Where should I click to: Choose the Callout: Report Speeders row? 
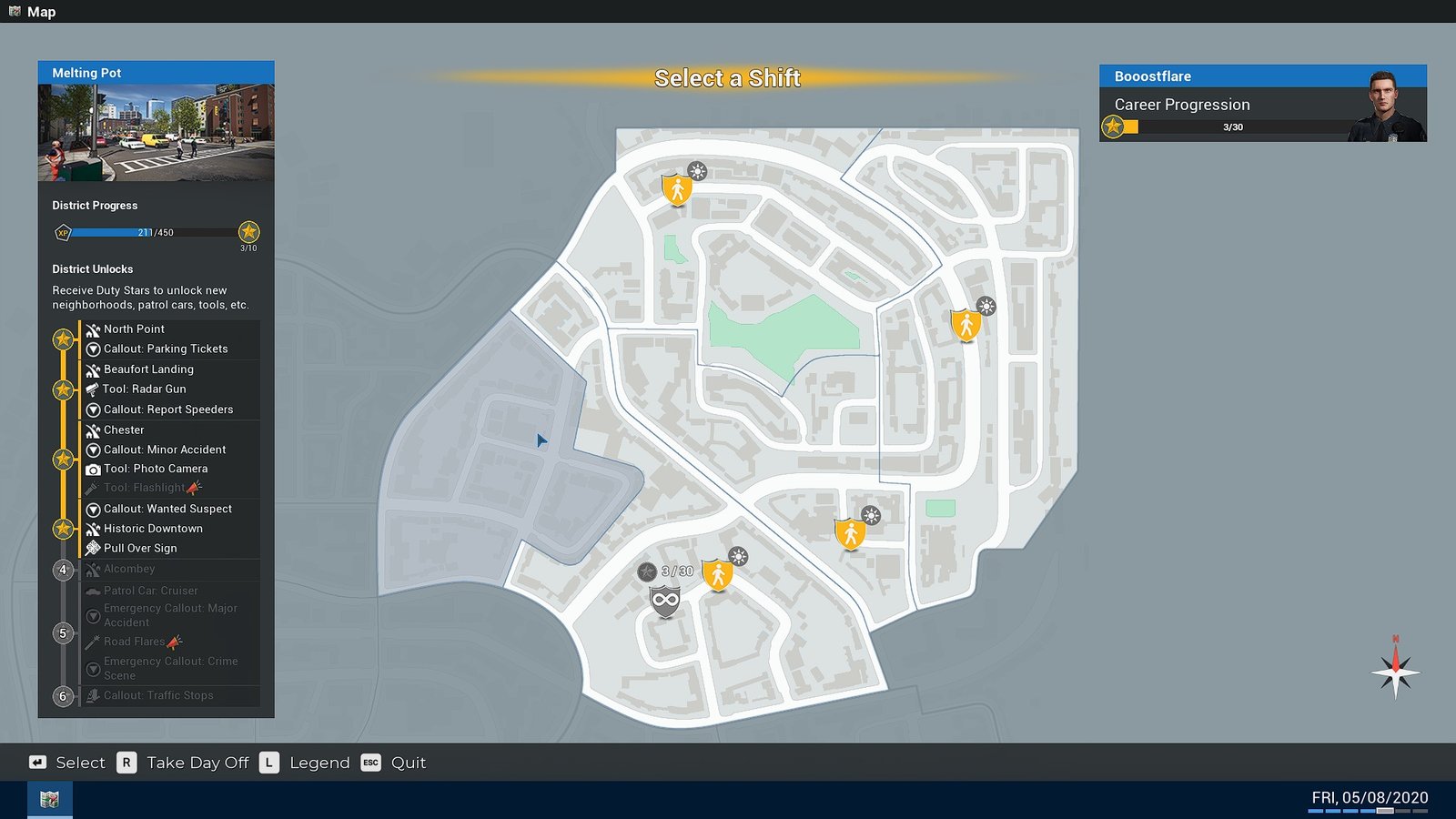coord(167,409)
